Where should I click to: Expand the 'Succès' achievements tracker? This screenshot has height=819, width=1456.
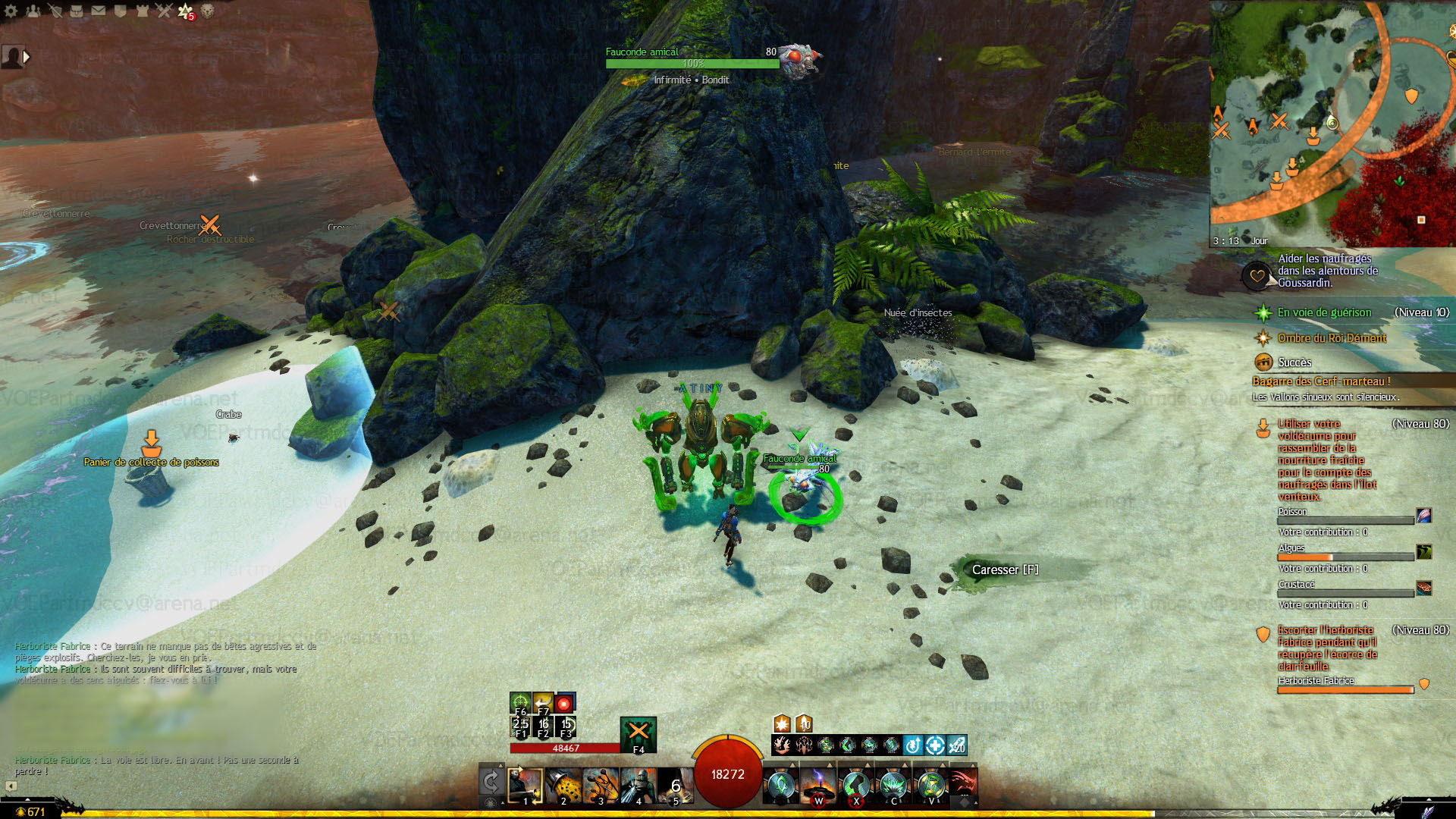1294,362
